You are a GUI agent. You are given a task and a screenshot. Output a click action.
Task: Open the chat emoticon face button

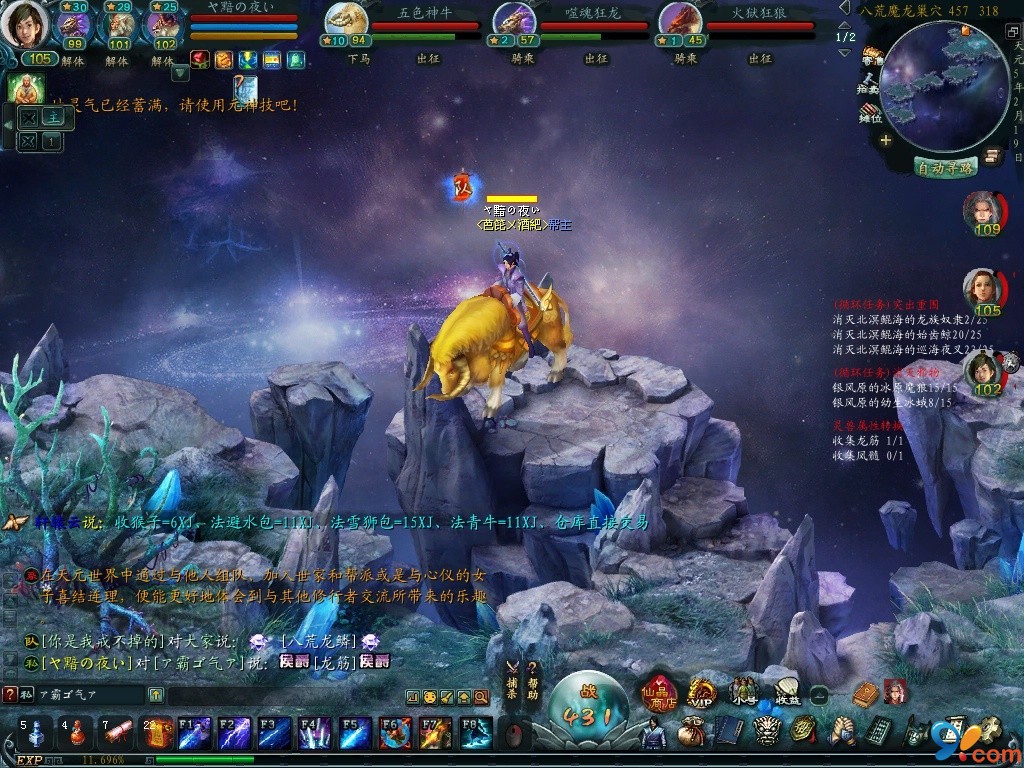[x=429, y=697]
